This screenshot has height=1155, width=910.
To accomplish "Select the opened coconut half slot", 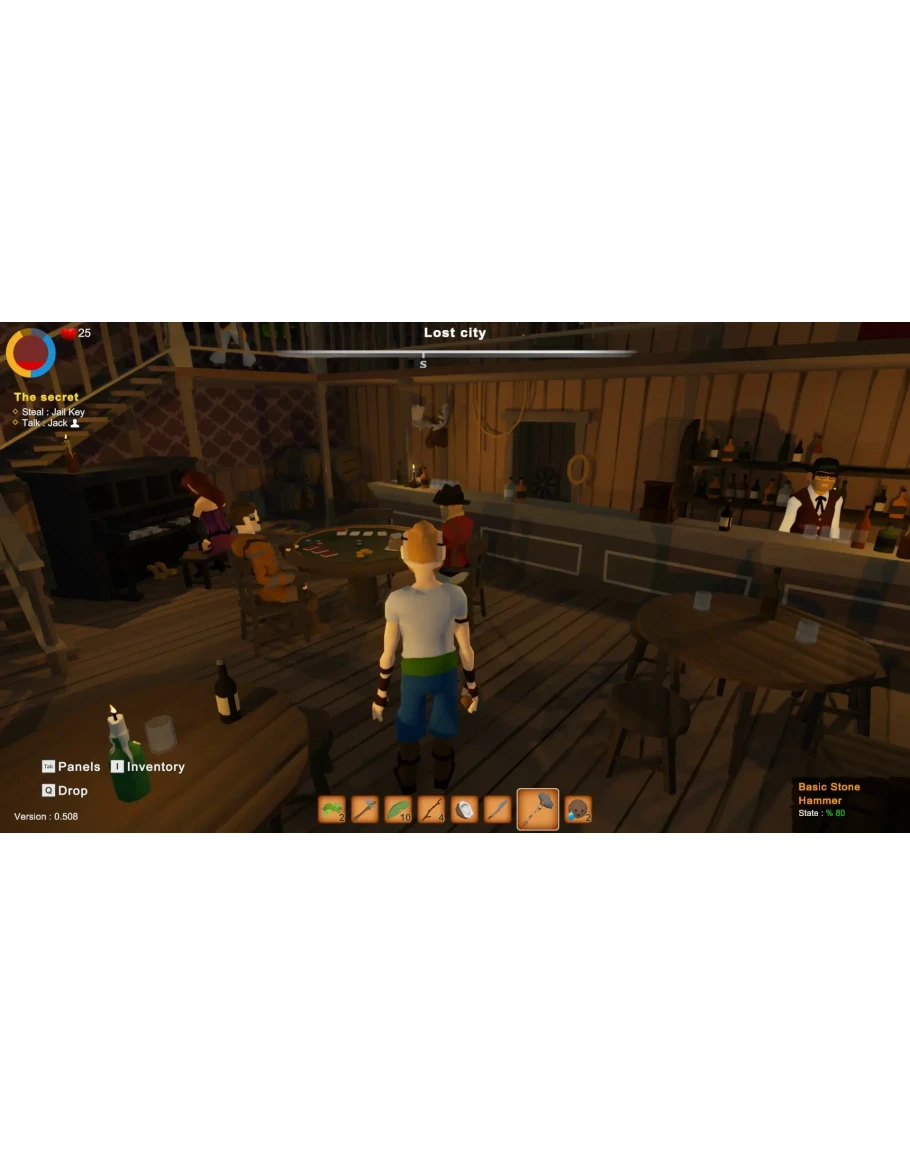I will coord(464,809).
